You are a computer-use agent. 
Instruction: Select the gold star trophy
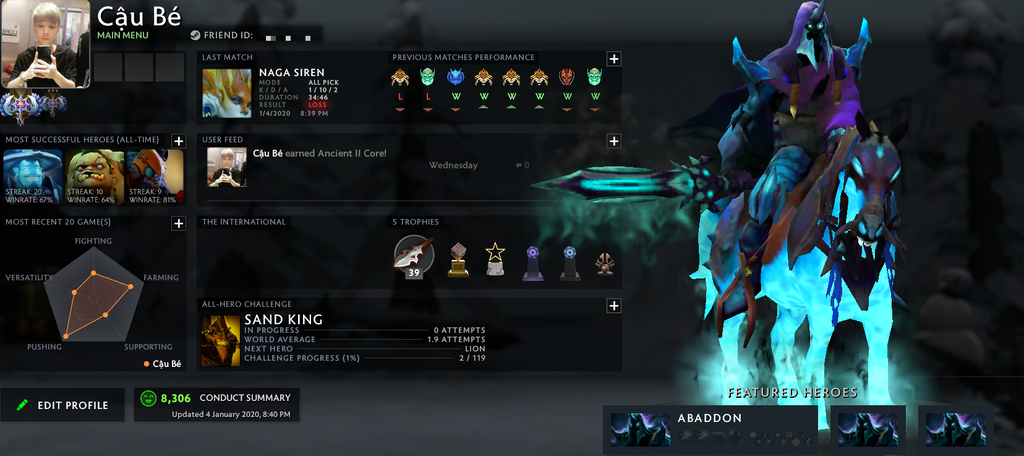pos(495,259)
